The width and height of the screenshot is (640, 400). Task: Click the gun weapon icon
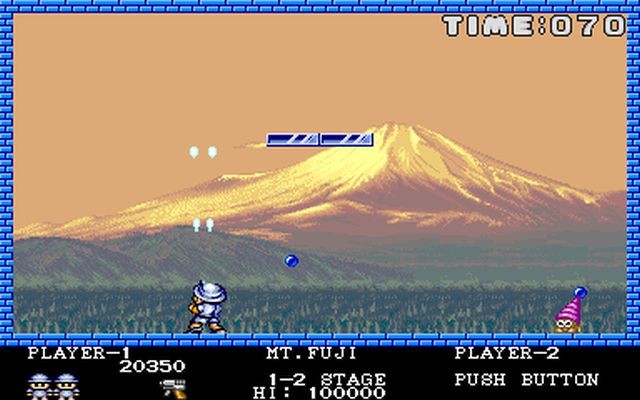(x=170, y=385)
